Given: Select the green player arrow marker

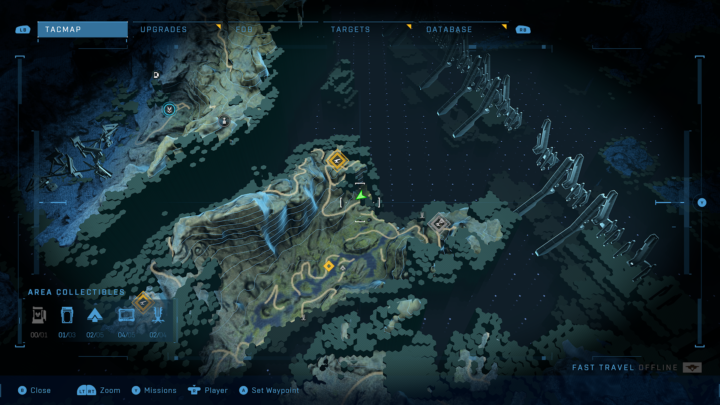Looking at the screenshot, I should 361,196.
